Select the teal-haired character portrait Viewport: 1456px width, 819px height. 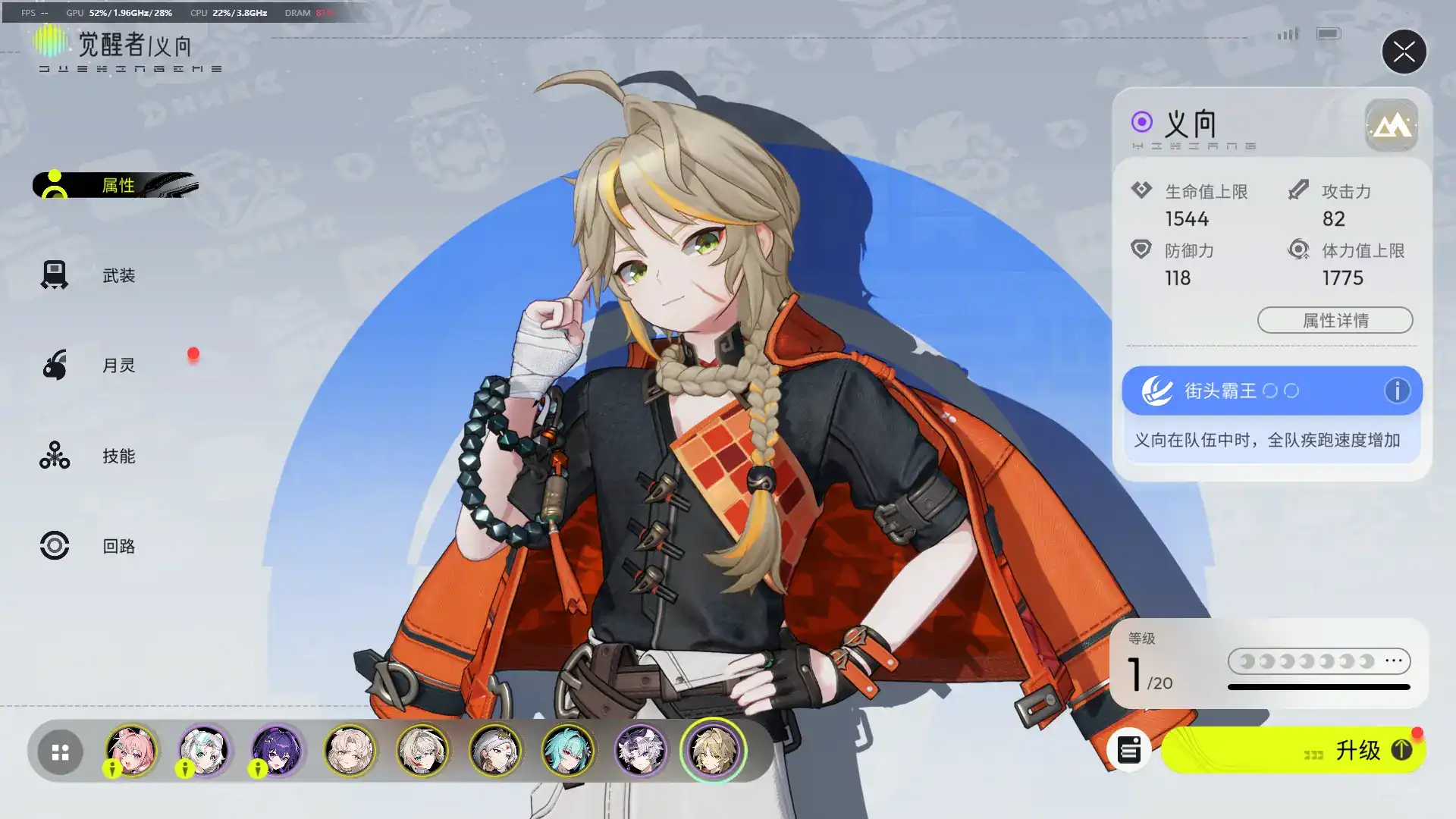coord(568,751)
